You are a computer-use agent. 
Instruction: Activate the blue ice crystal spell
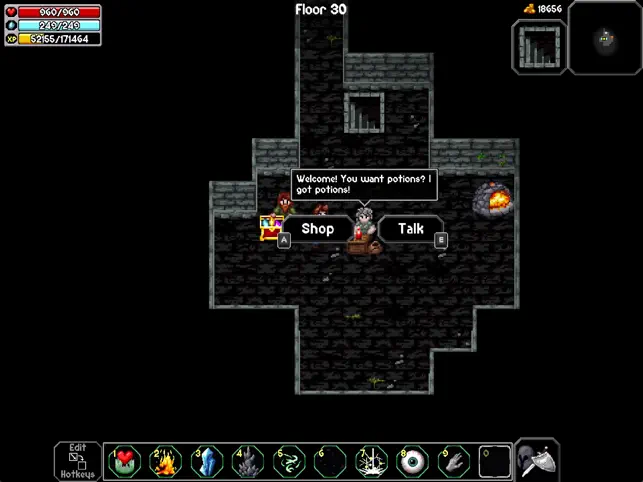(207, 461)
